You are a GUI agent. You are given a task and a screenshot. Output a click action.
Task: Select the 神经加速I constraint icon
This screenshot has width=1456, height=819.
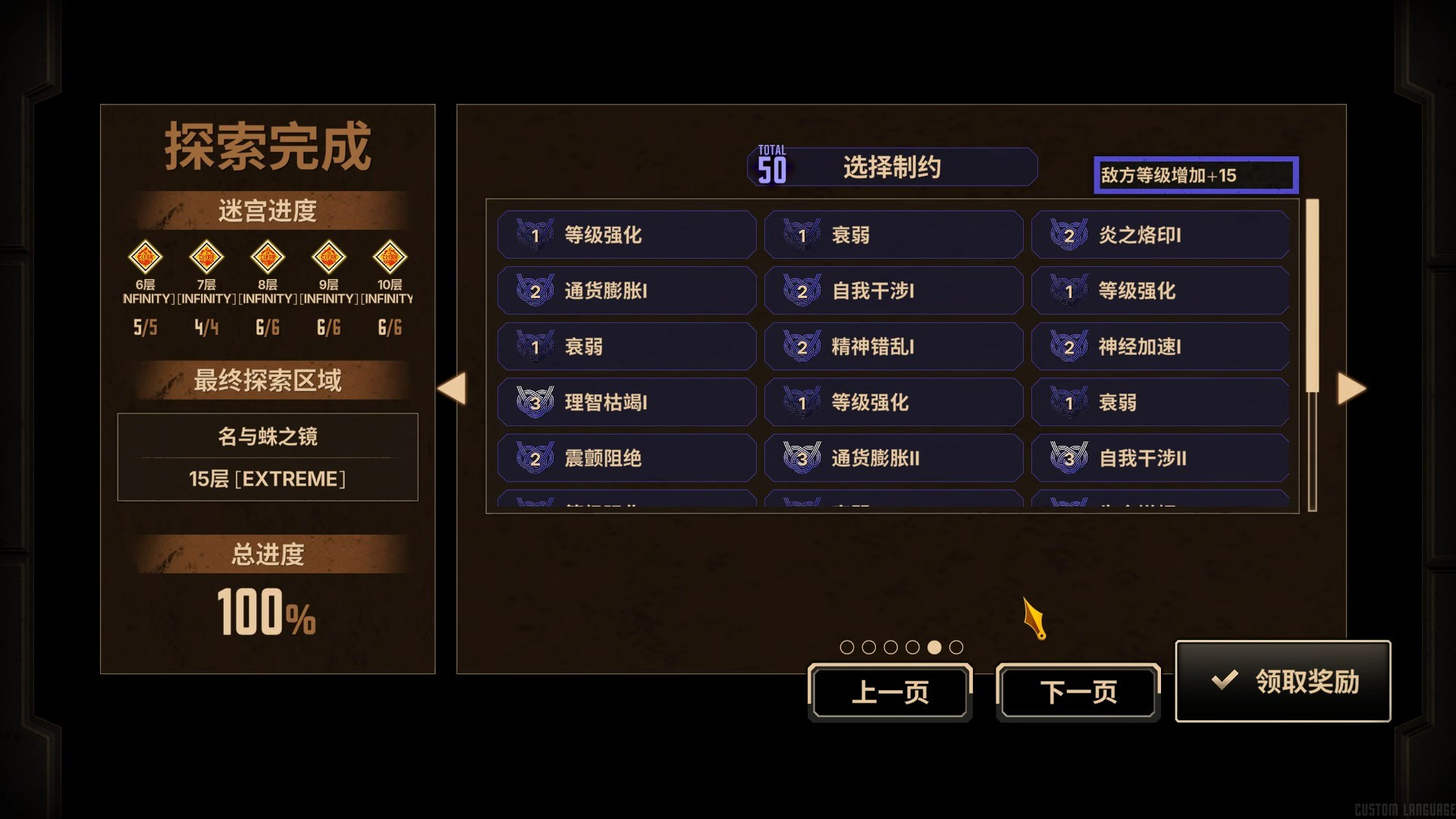coord(1068,347)
